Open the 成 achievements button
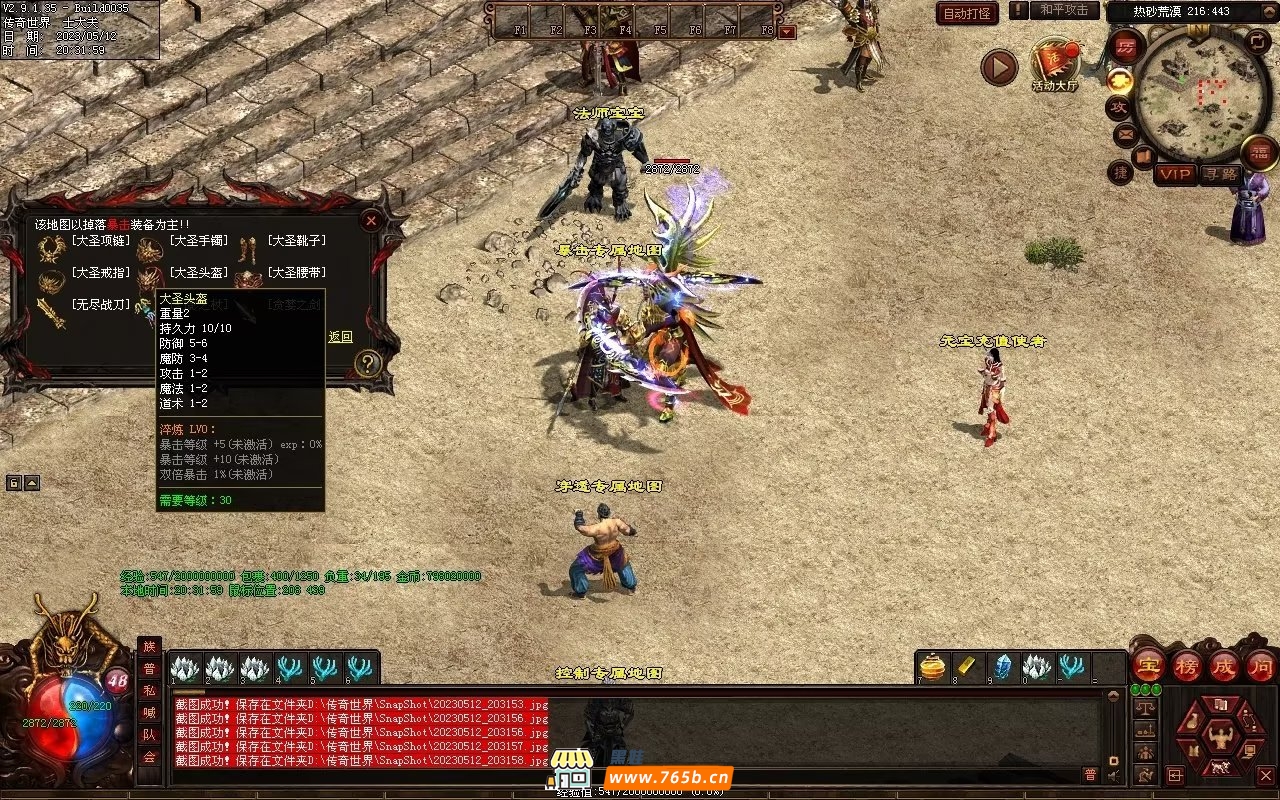 1224,665
